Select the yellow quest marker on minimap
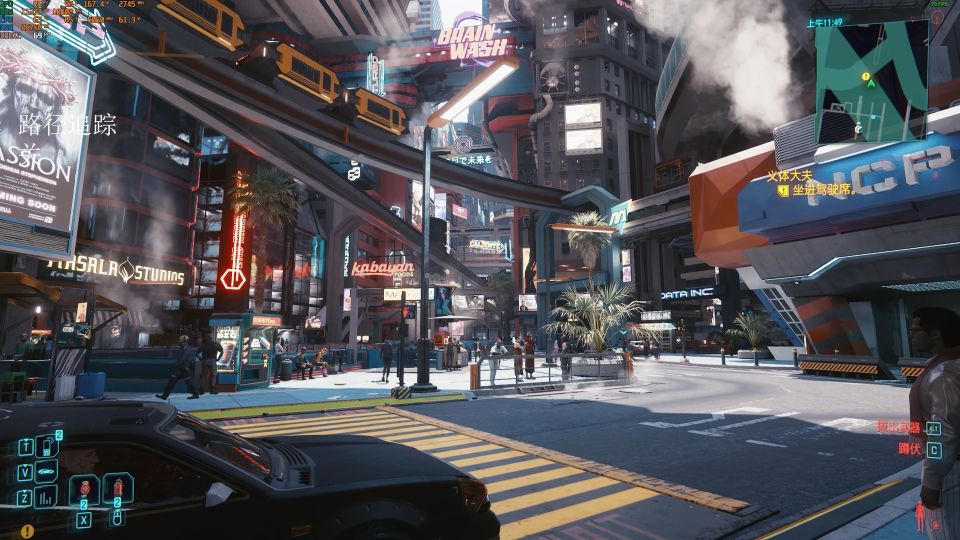 click(865, 76)
